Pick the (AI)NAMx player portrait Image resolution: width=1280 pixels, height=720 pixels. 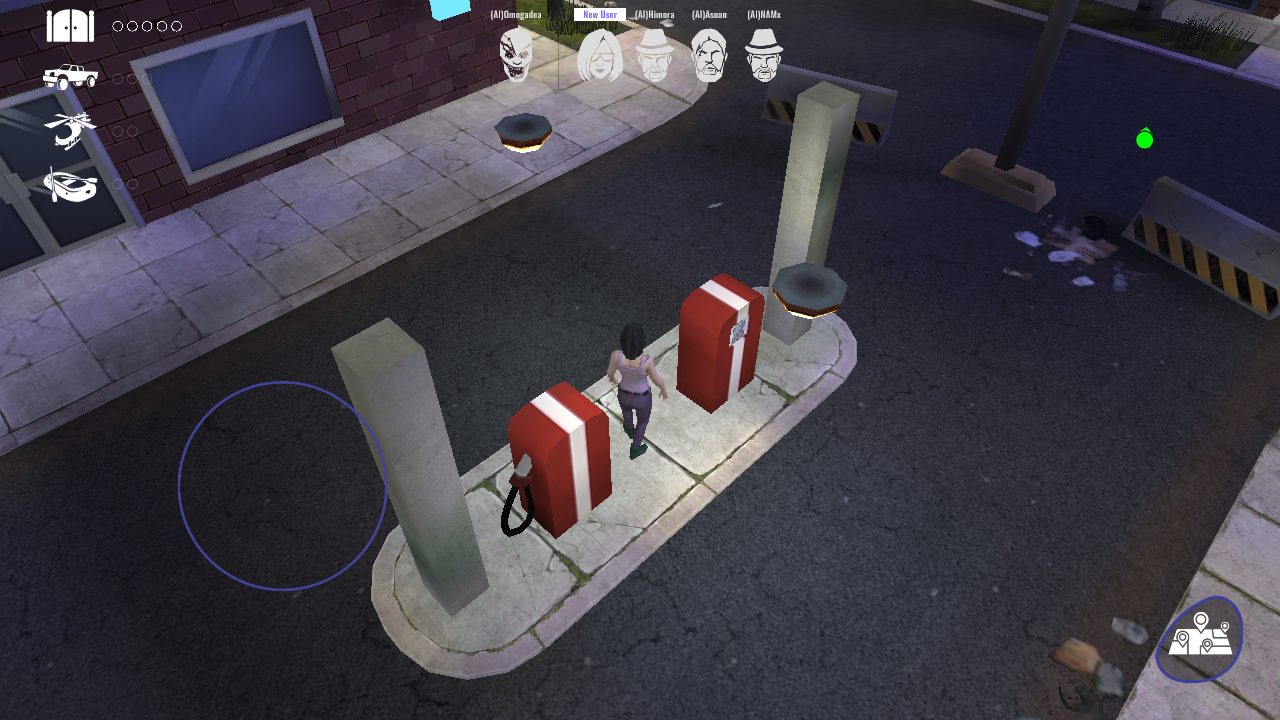[764, 55]
